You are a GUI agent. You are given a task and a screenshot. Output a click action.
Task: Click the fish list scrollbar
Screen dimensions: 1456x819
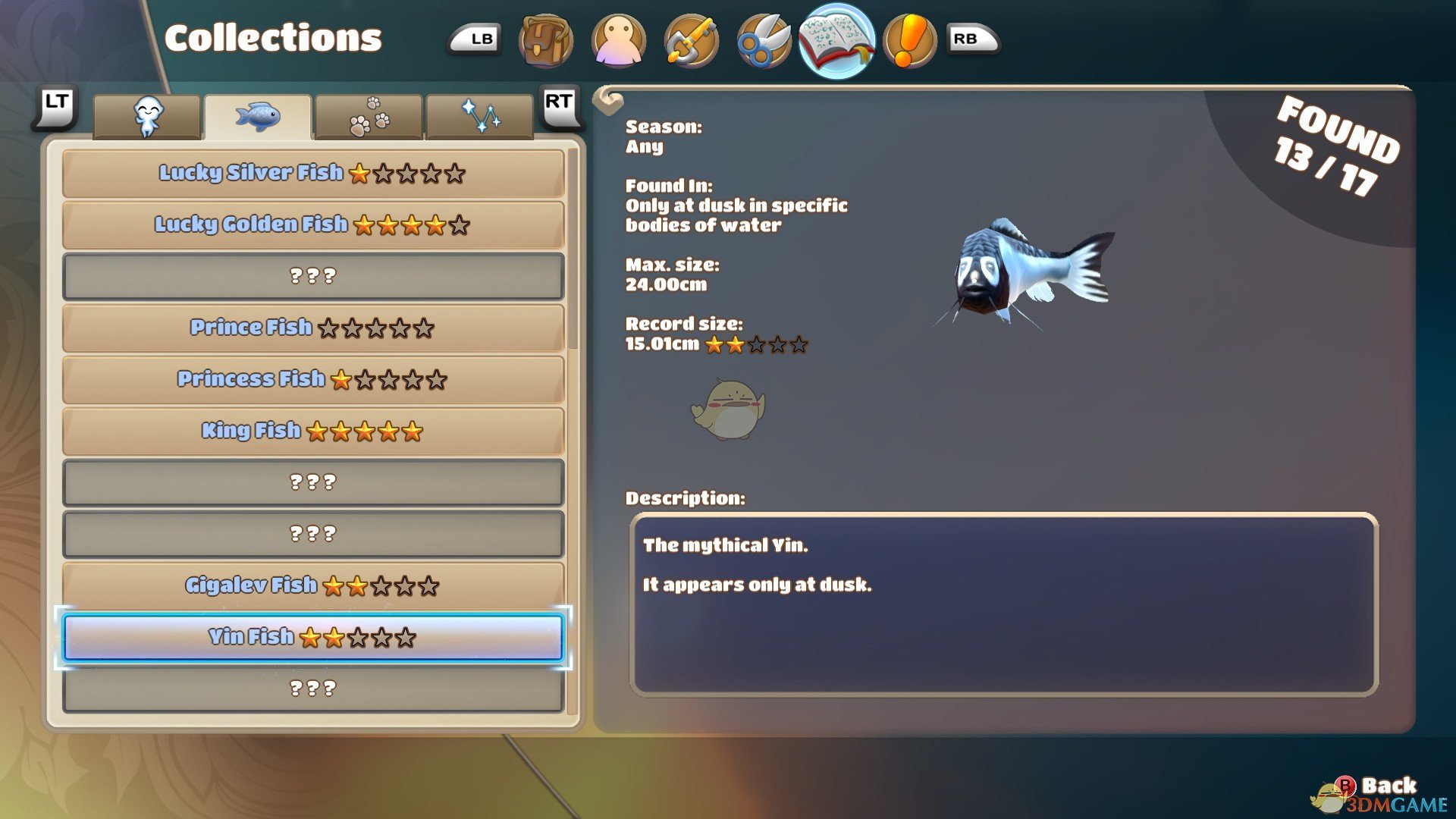pos(573,250)
